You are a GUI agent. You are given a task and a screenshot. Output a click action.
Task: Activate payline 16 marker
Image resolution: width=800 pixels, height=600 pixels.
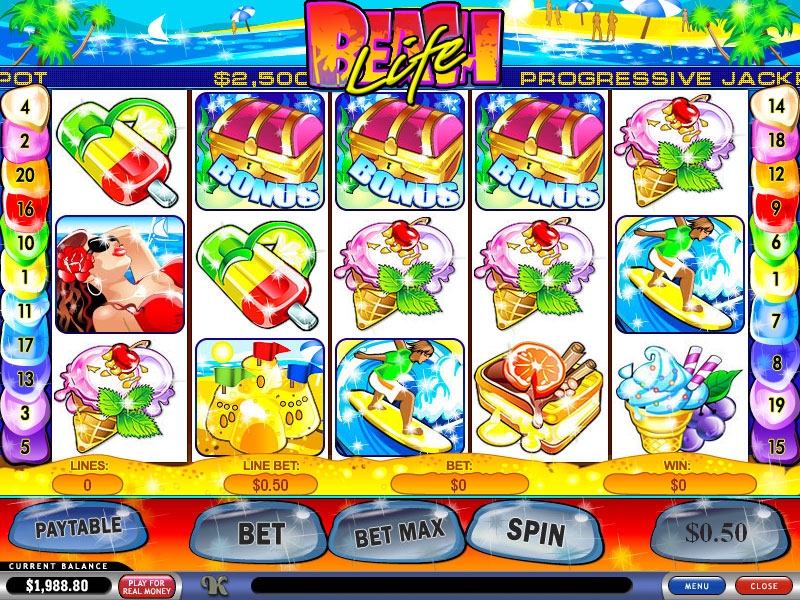point(25,209)
